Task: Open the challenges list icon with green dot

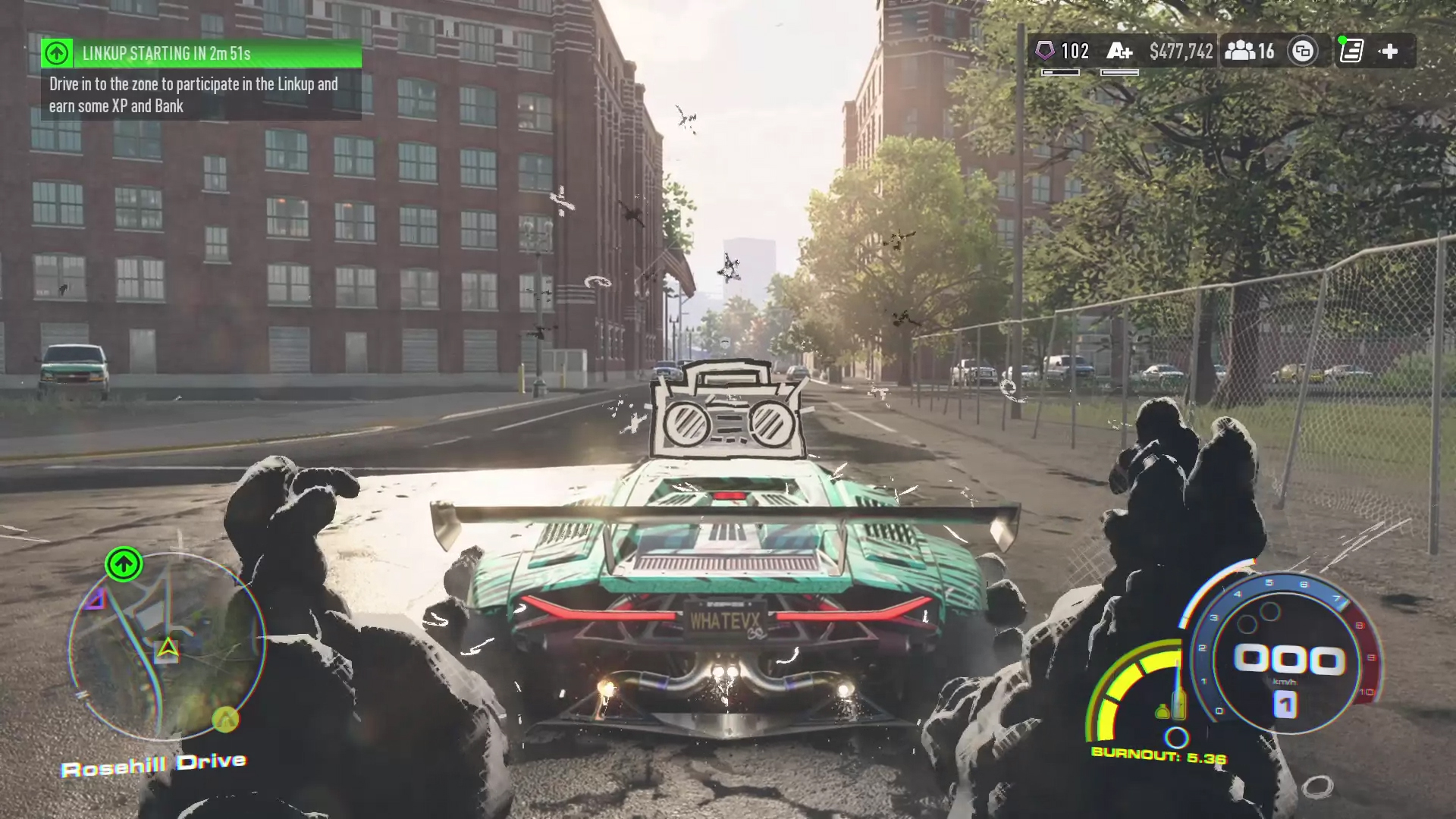Action: (x=1351, y=51)
